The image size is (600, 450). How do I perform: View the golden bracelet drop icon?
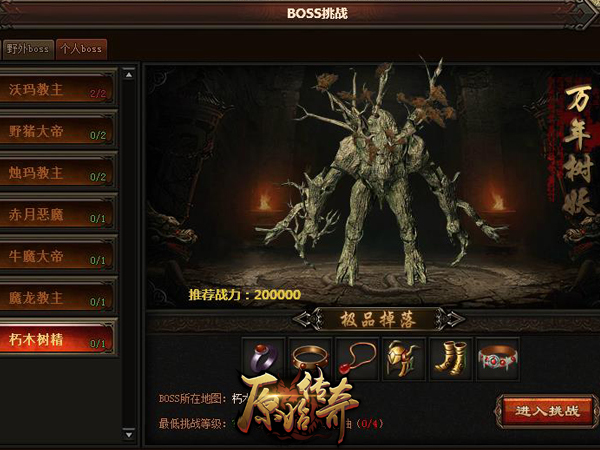click(309, 358)
